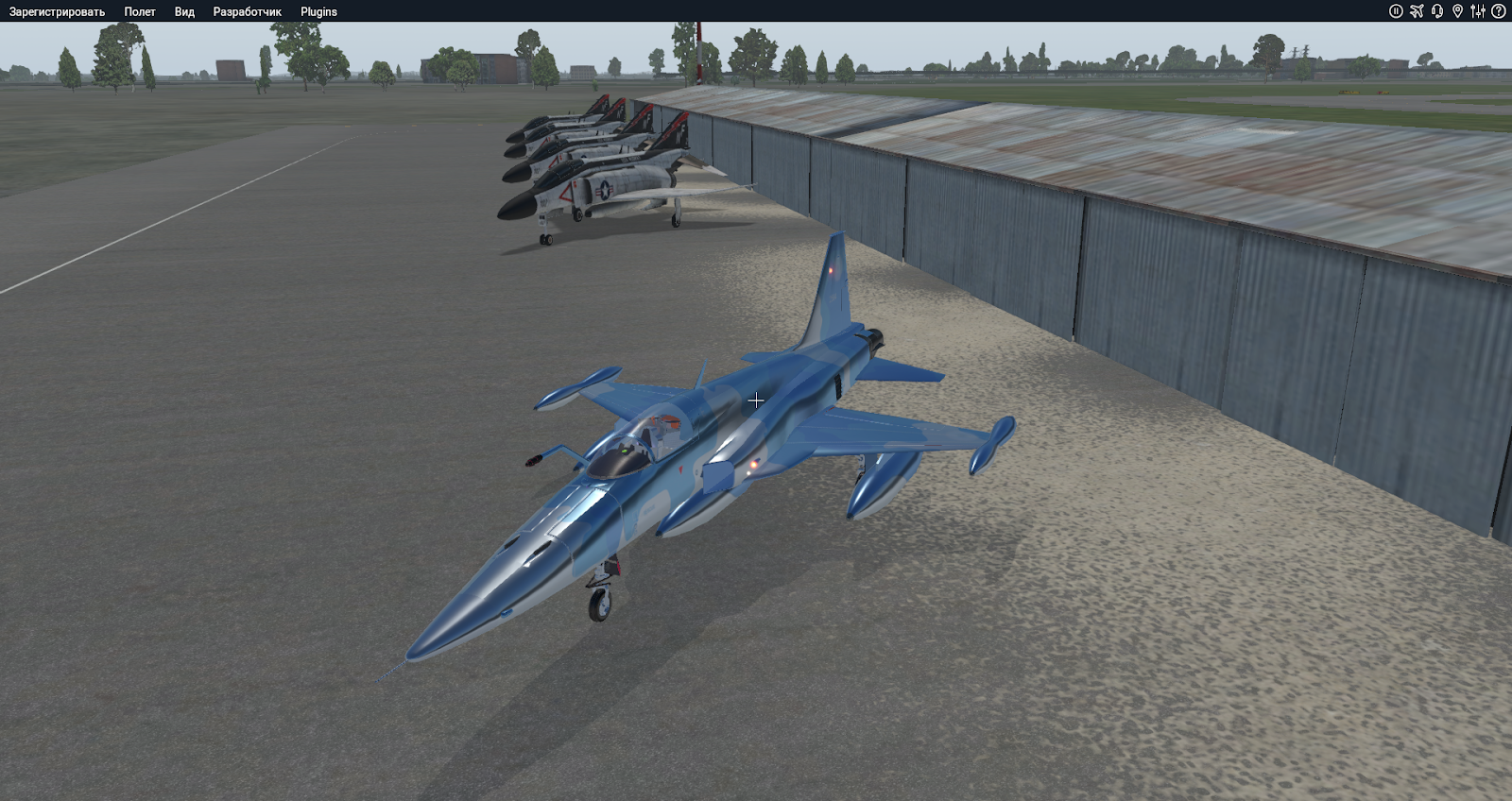The width and height of the screenshot is (1512, 801).
Task: Open Flight Configuration with the airplane icon
Action: click(x=1417, y=10)
